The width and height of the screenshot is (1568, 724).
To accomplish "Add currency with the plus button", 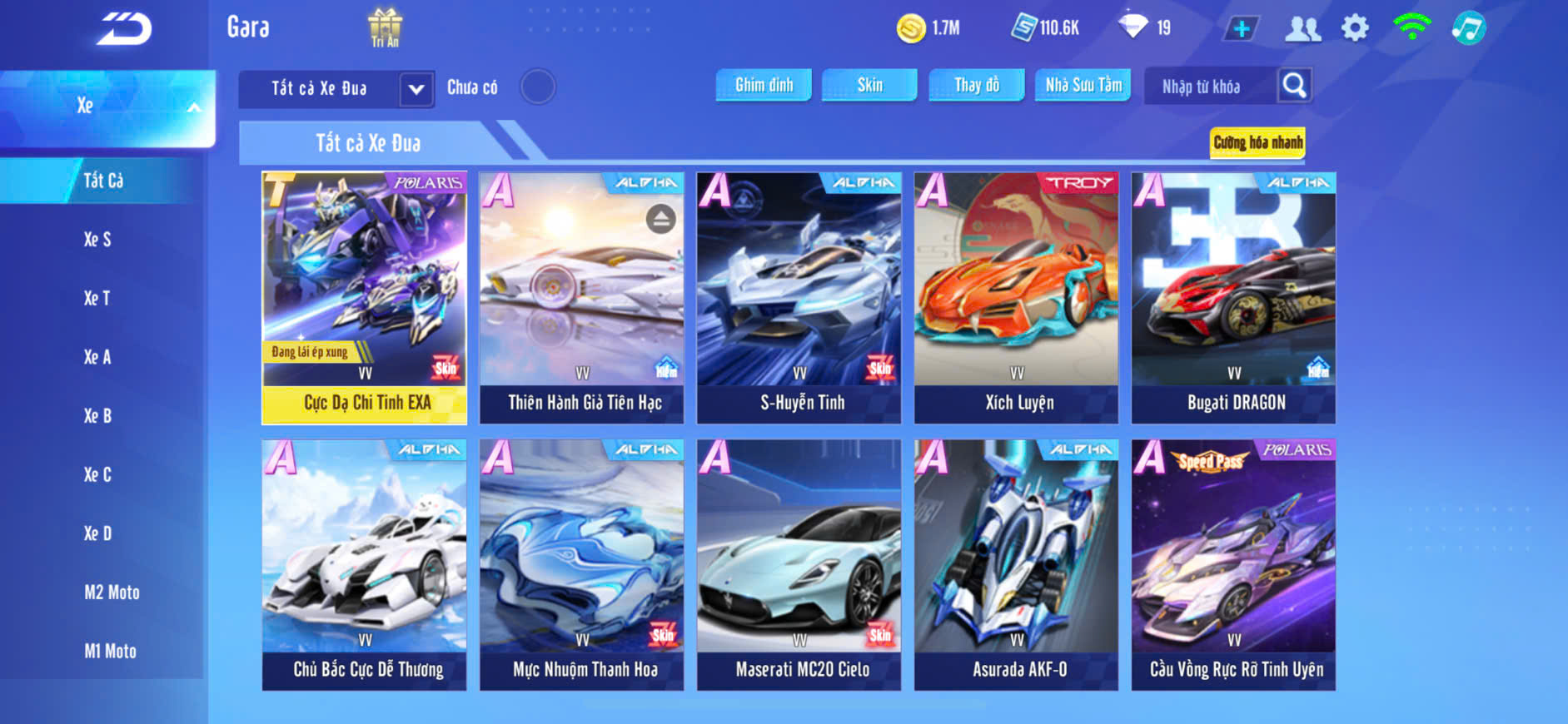I will click(x=1242, y=29).
